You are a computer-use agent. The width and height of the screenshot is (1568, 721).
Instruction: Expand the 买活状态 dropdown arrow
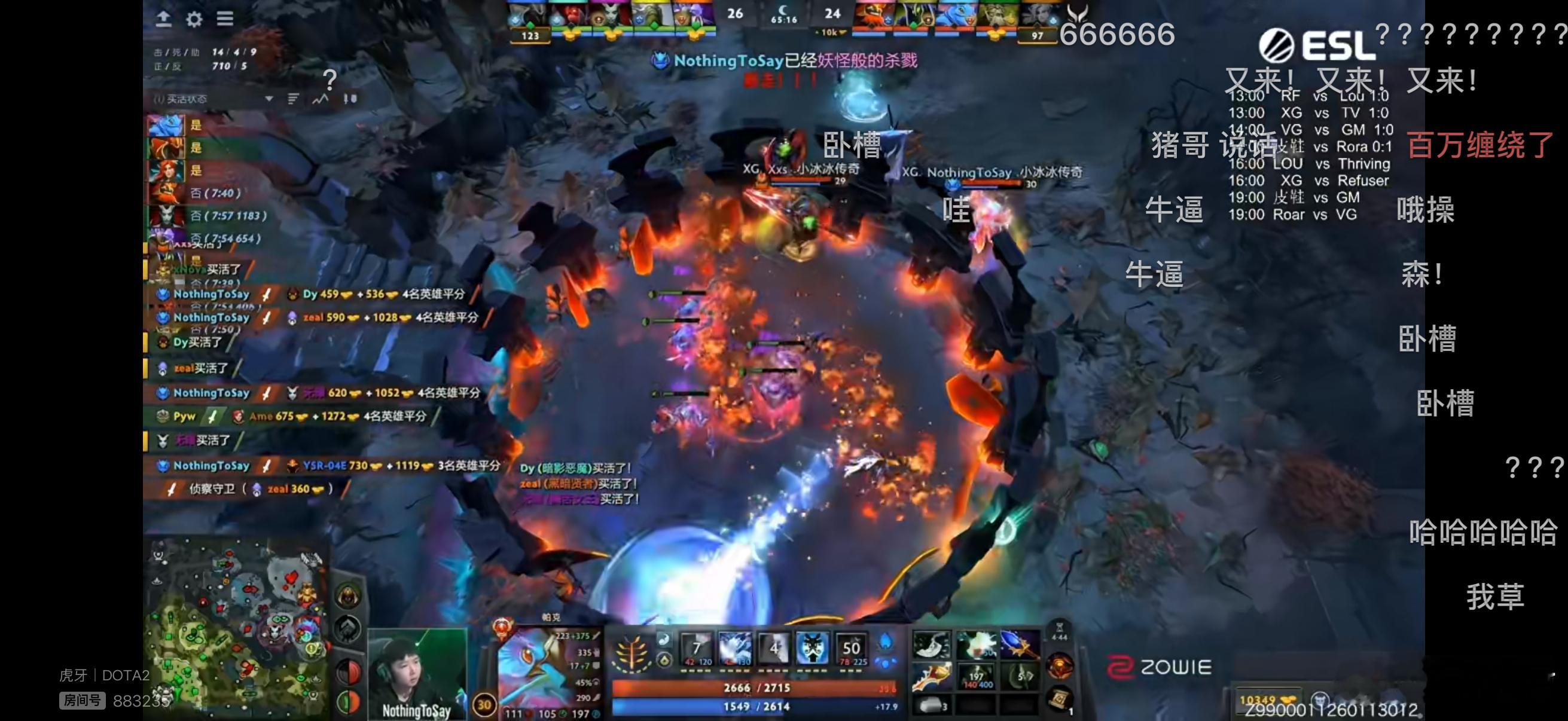click(268, 97)
